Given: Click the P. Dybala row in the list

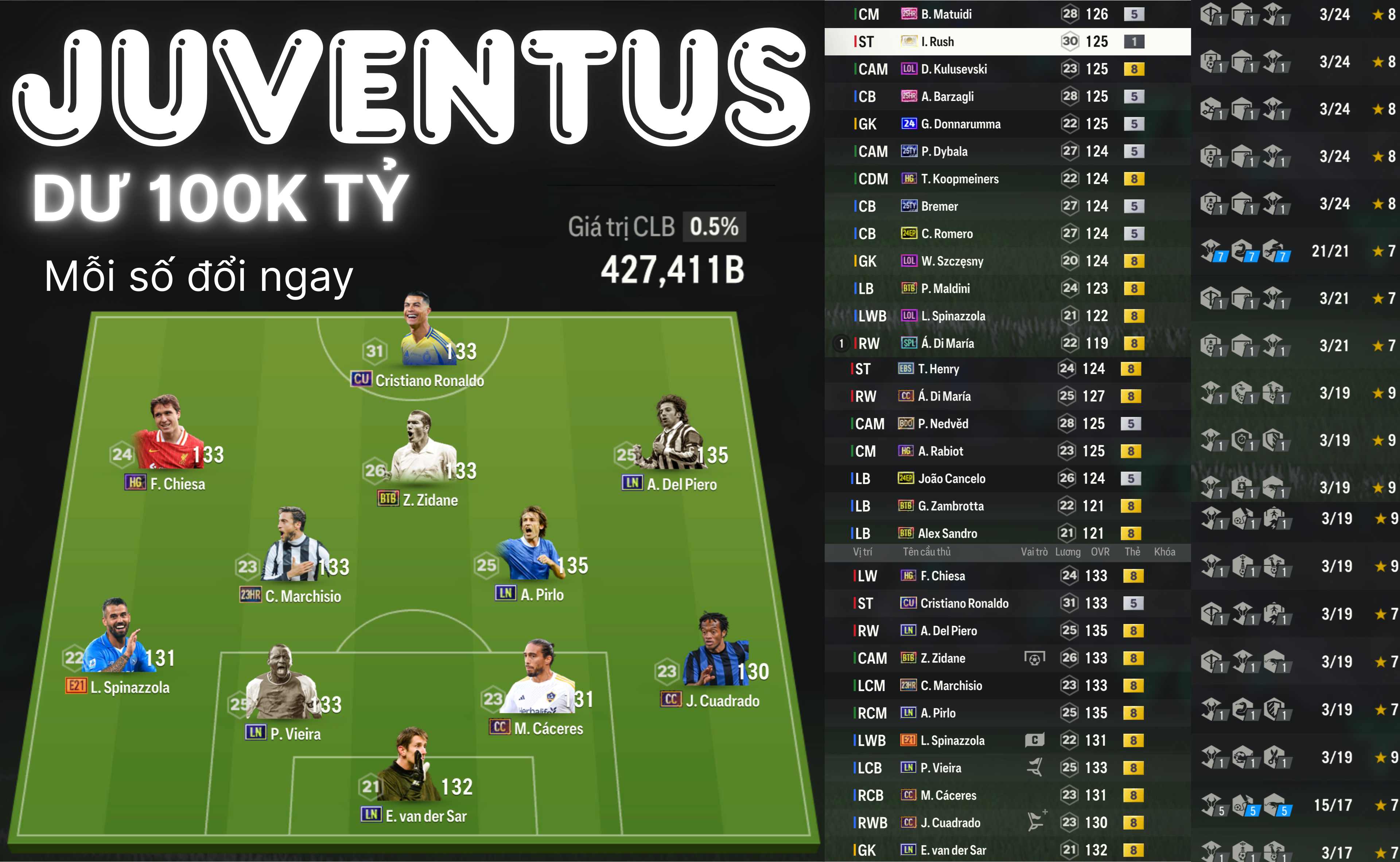Looking at the screenshot, I should [x=1007, y=151].
